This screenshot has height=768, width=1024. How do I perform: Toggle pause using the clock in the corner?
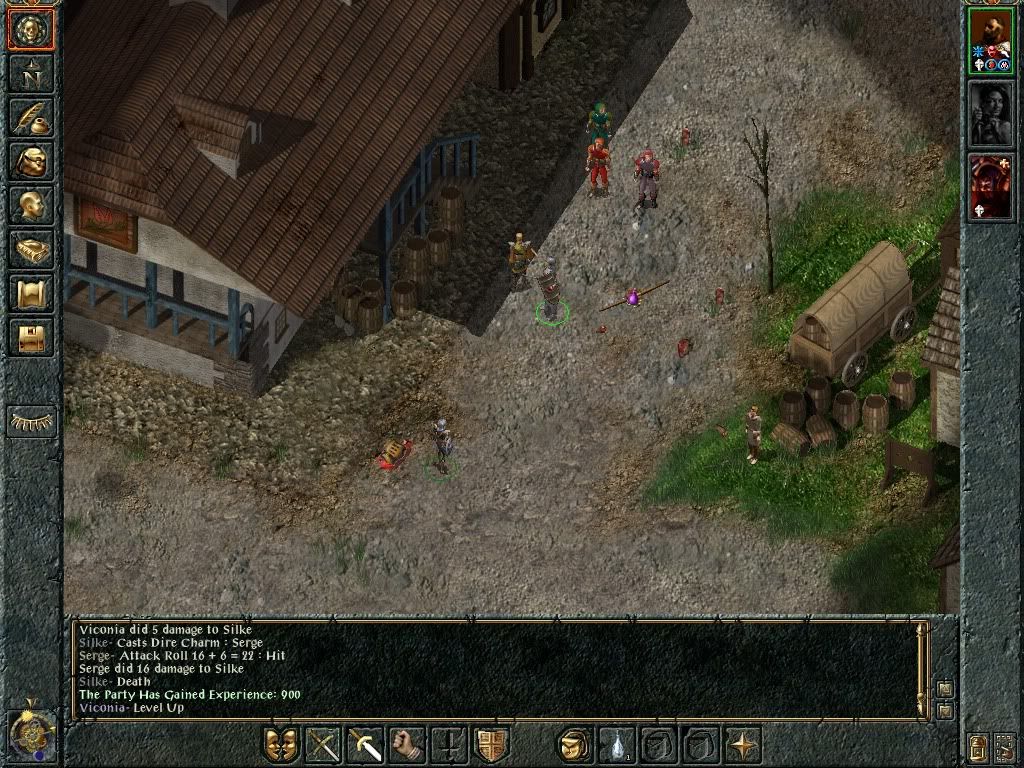pyautogui.click(x=30, y=735)
